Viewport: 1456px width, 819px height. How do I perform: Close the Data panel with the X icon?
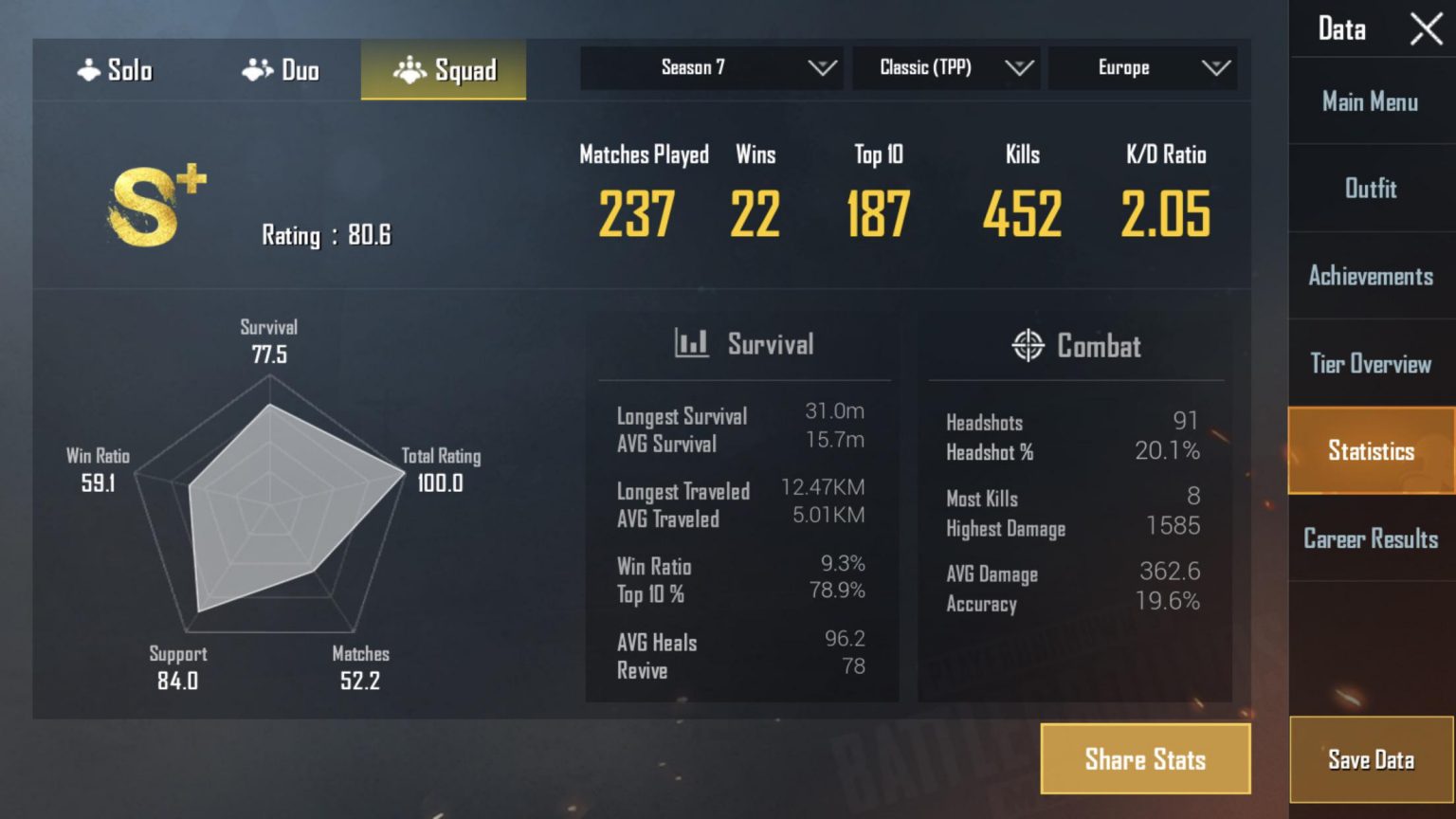point(1426,29)
